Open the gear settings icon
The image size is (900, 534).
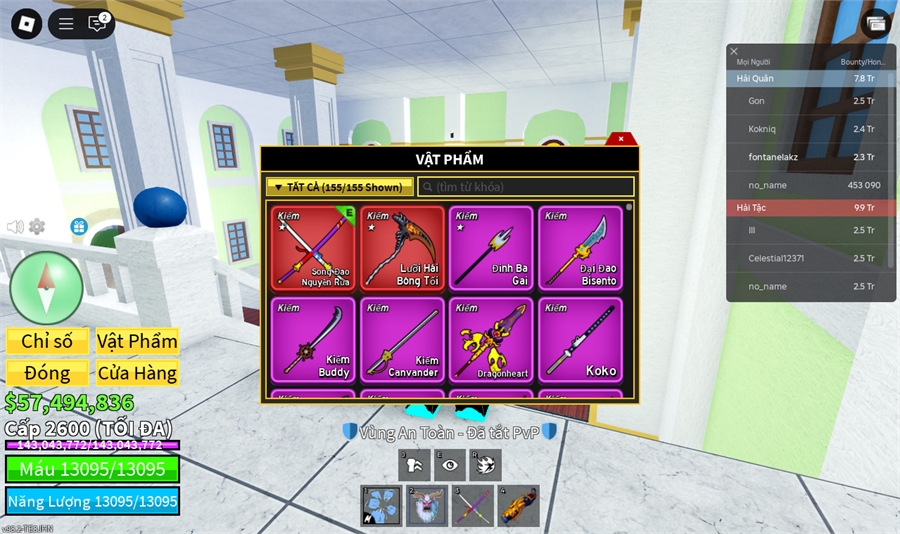[x=37, y=227]
